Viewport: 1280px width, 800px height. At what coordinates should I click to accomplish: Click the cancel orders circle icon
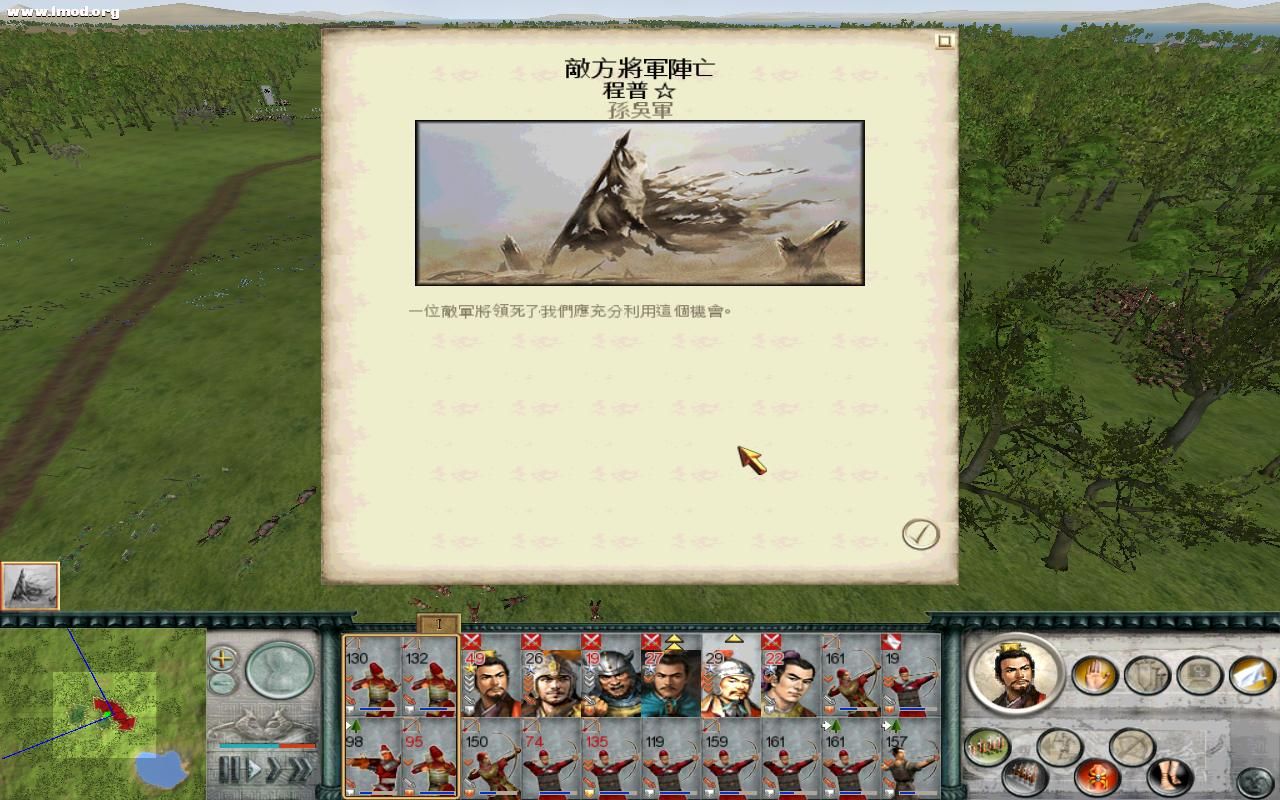click(x=1133, y=745)
